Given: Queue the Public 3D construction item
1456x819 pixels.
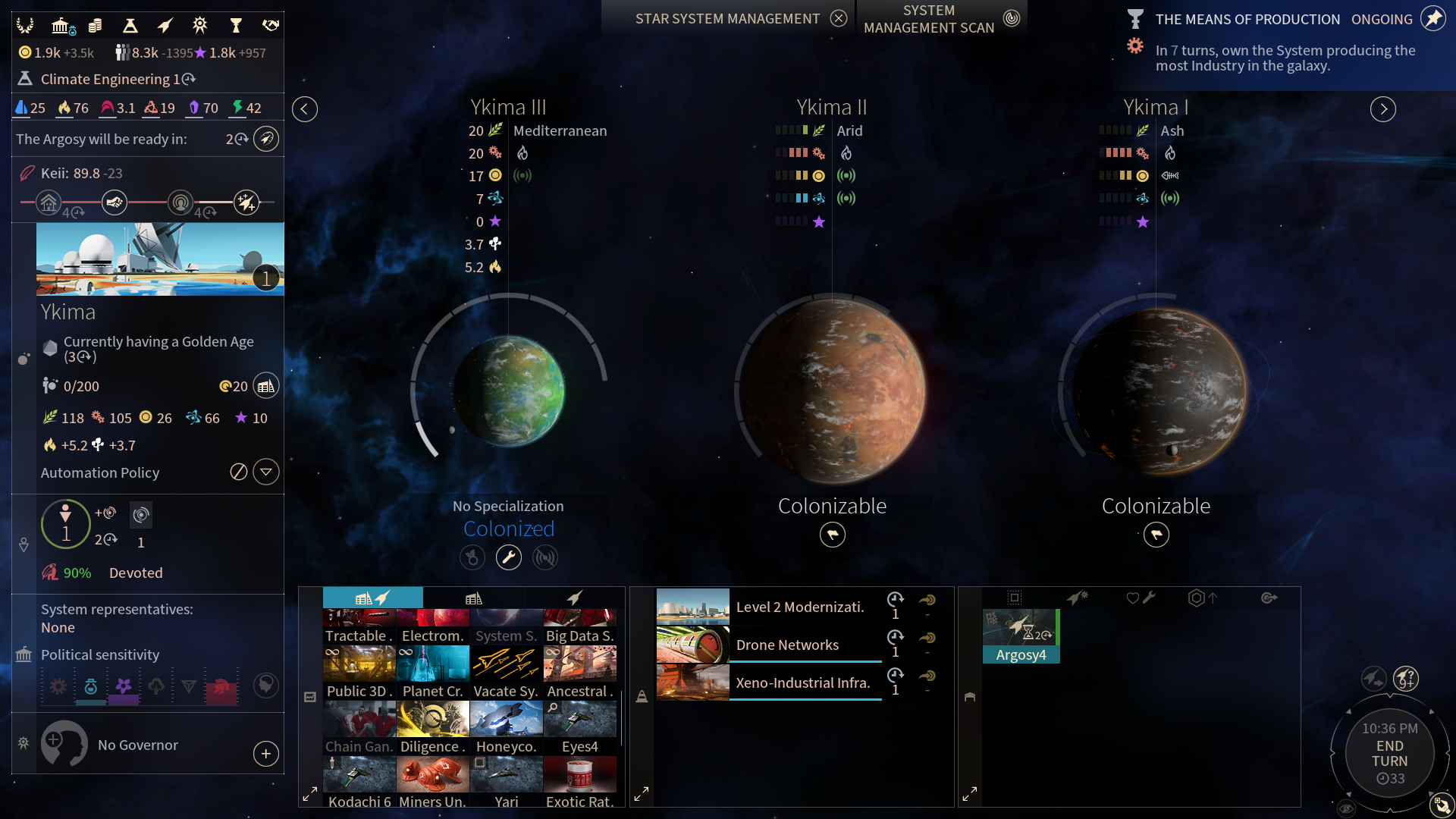Looking at the screenshot, I should (x=359, y=673).
